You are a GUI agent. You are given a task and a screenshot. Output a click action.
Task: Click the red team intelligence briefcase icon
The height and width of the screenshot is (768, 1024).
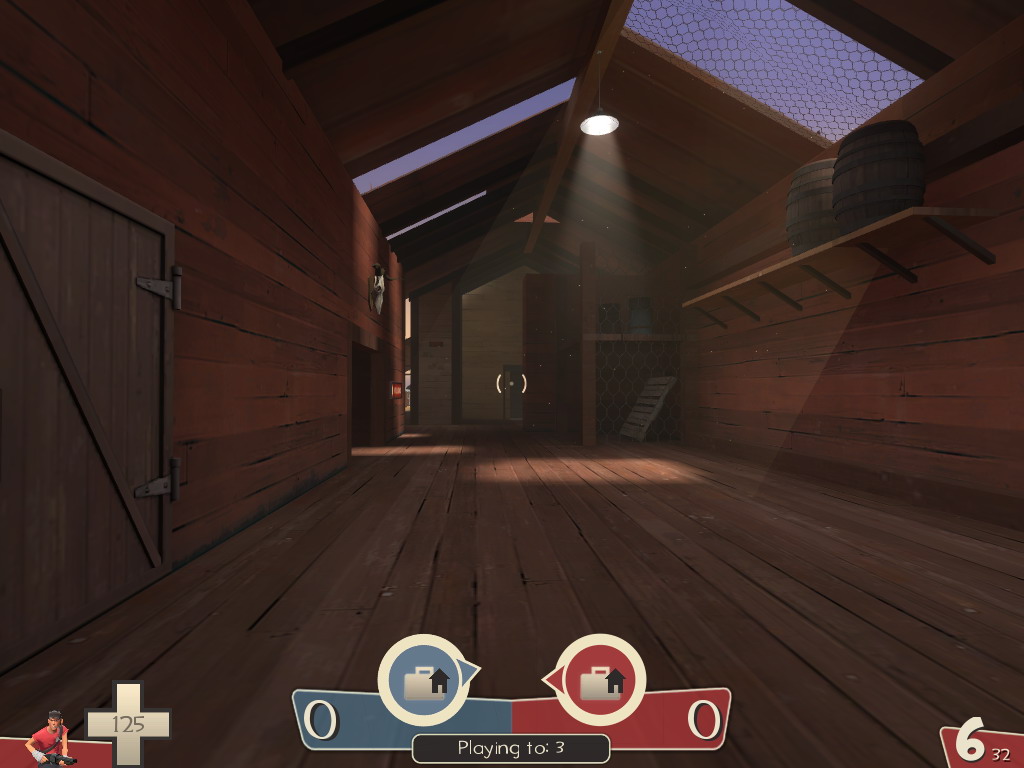pyautogui.click(x=600, y=681)
